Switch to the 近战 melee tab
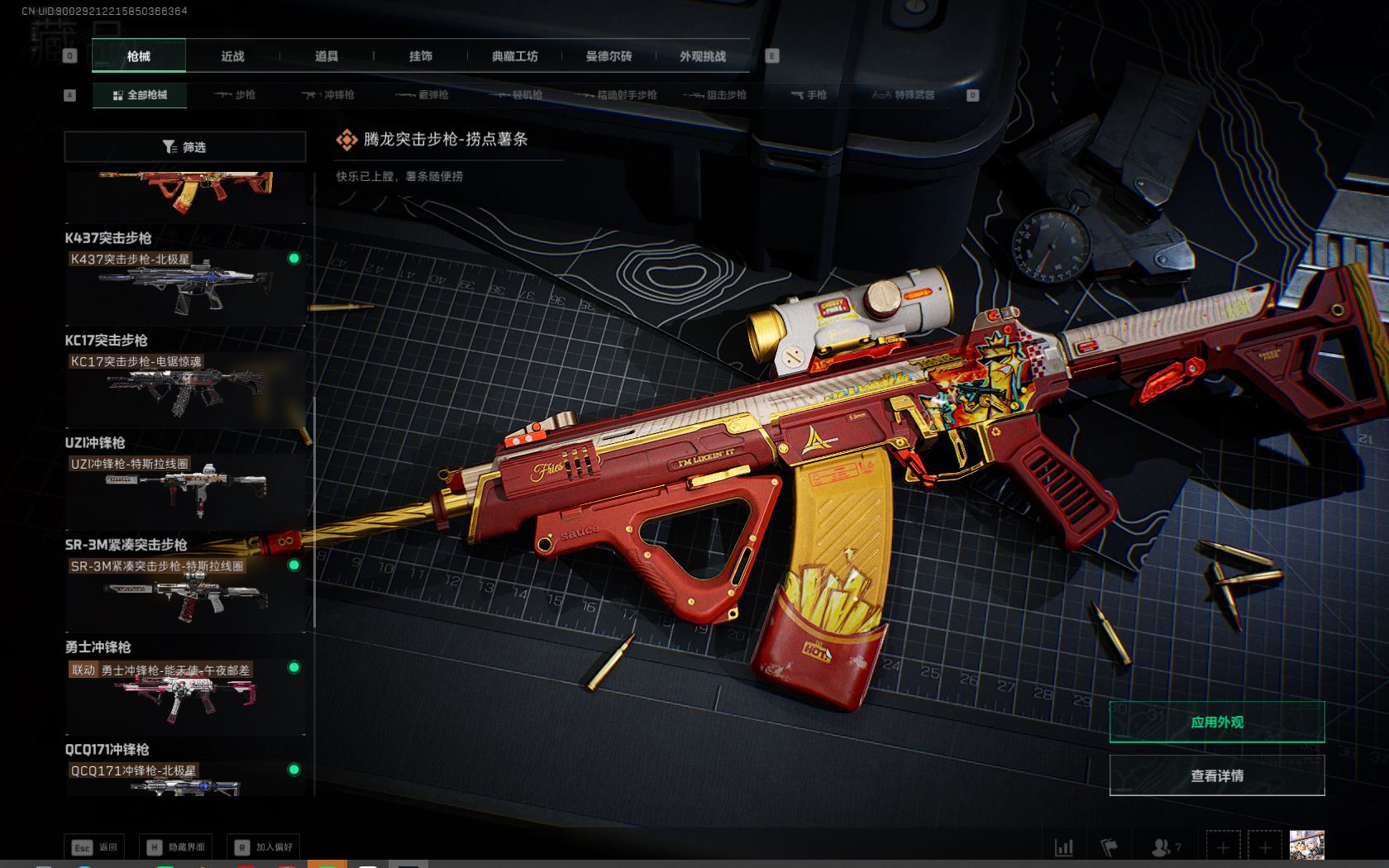The width and height of the screenshot is (1389, 868). (232, 56)
